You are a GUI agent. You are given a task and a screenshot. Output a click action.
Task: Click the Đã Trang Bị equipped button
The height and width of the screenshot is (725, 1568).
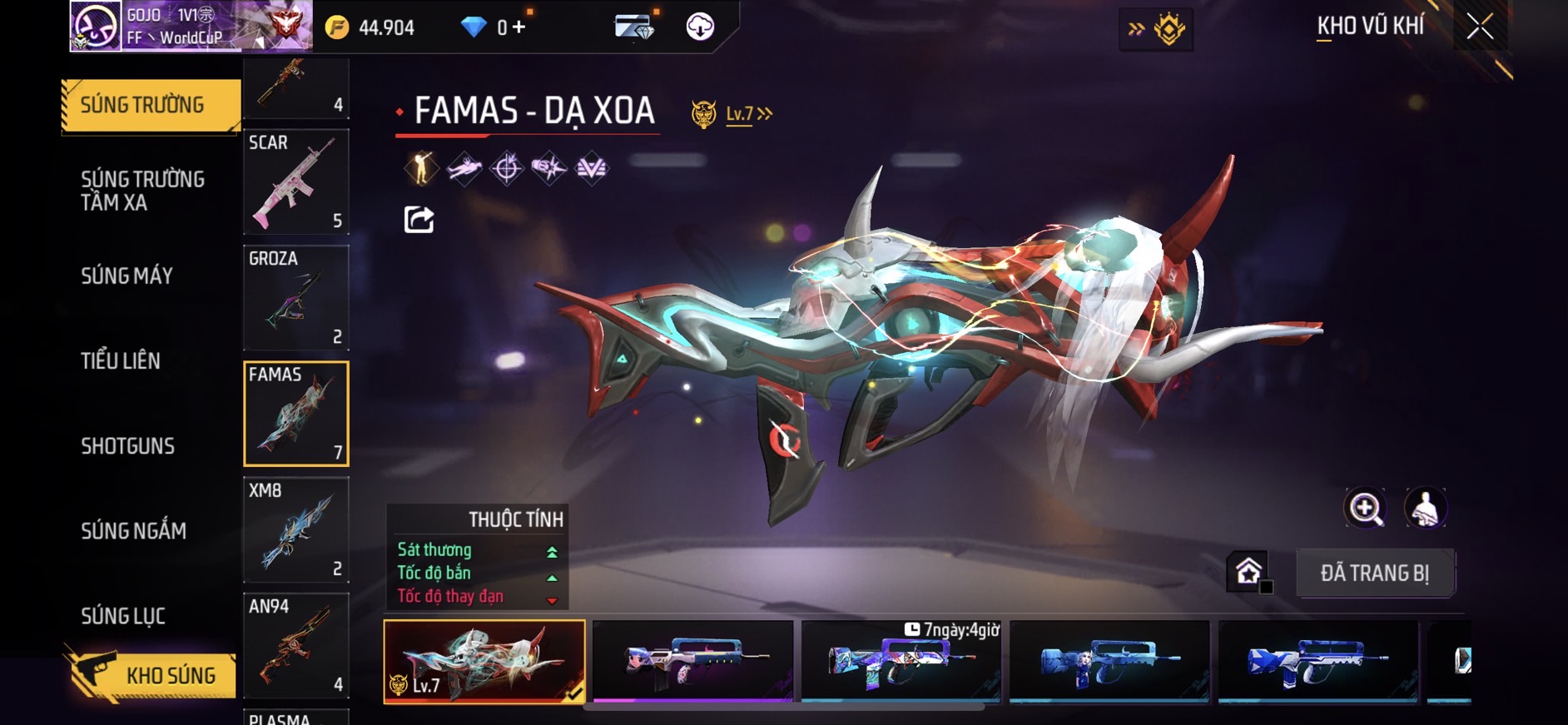1374,573
